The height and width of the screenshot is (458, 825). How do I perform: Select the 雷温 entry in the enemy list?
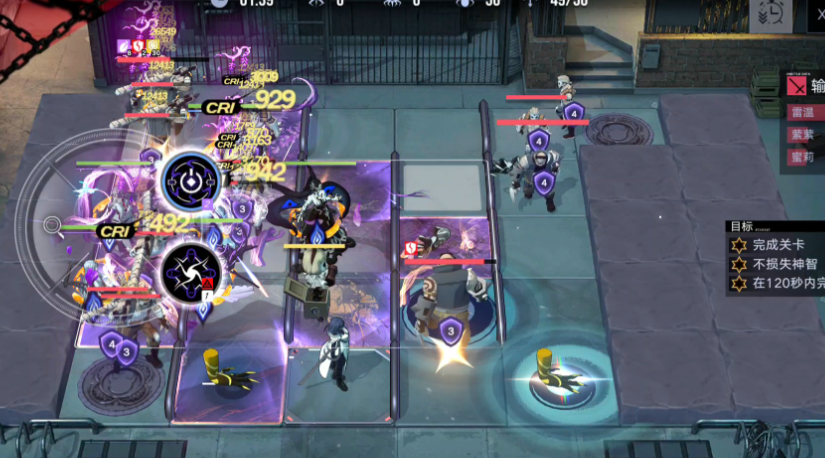point(803,113)
